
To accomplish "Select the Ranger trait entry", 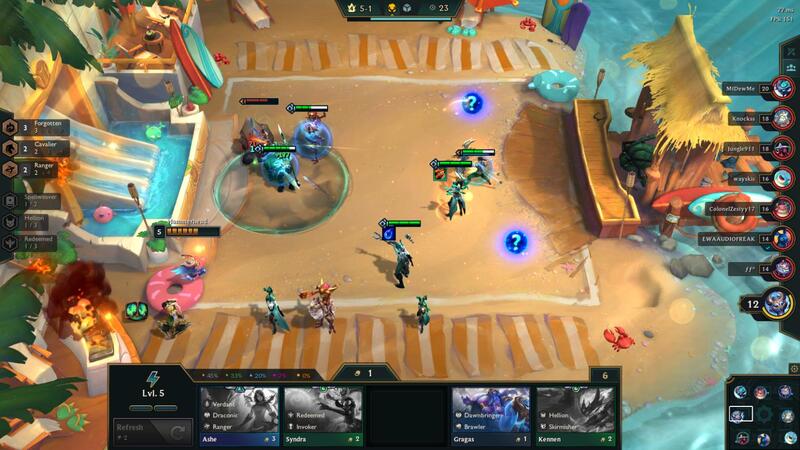I will [35, 169].
